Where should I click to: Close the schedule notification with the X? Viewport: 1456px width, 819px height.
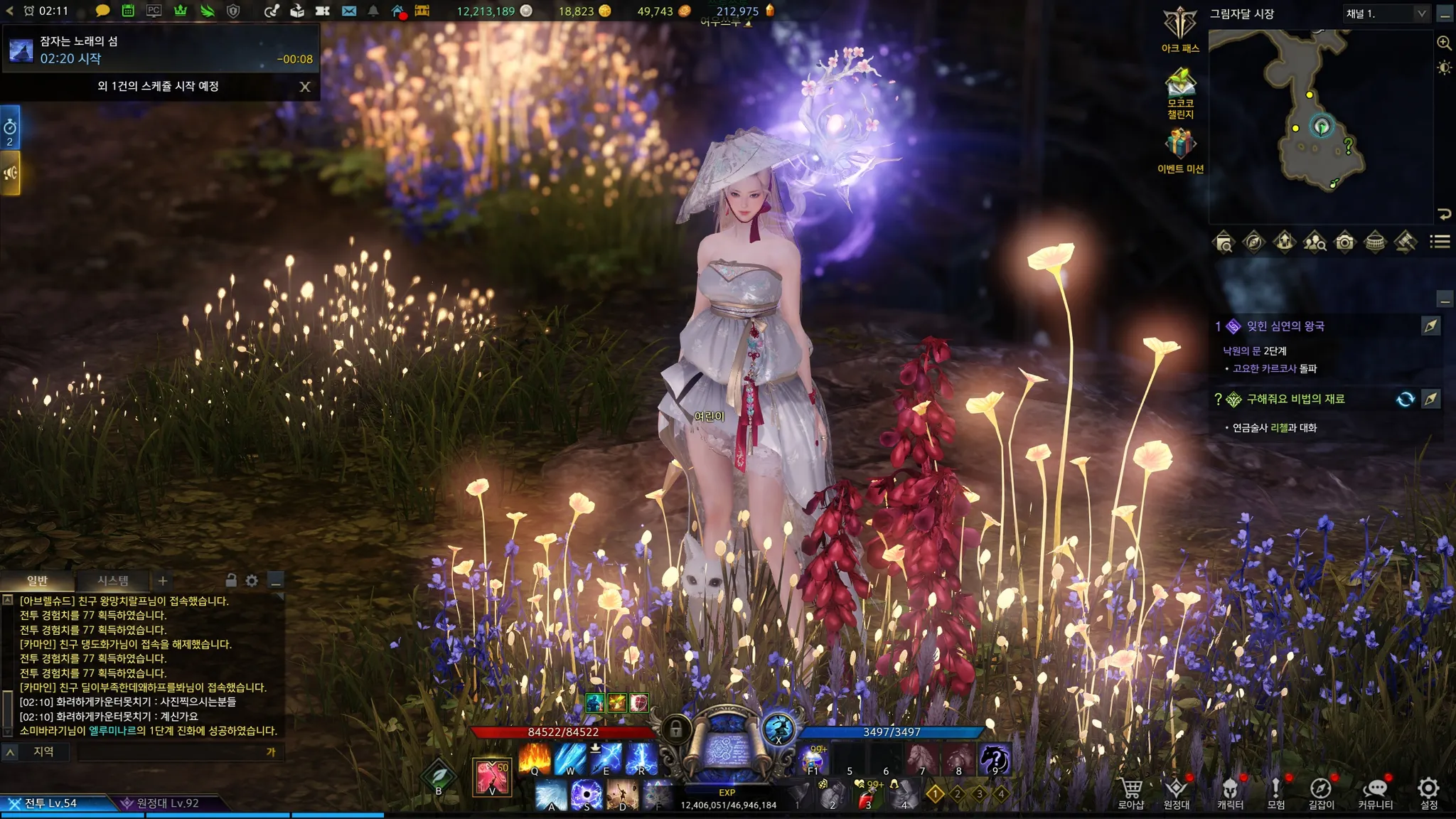tap(305, 87)
